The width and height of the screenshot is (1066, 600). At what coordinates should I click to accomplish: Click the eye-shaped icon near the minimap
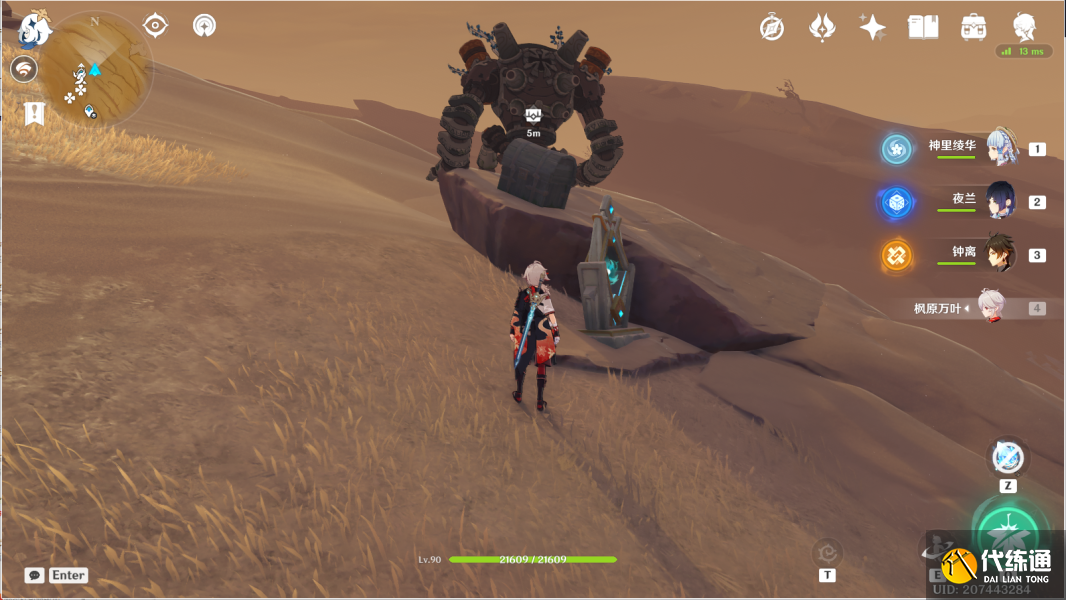click(x=155, y=25)
